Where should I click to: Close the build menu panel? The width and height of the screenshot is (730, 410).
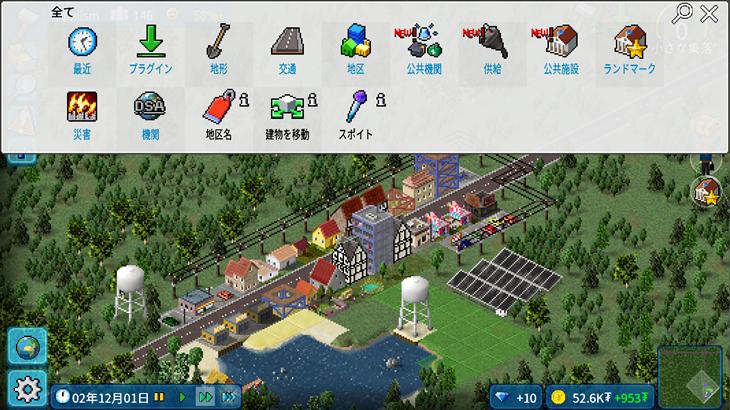click(x=709, y=13)
